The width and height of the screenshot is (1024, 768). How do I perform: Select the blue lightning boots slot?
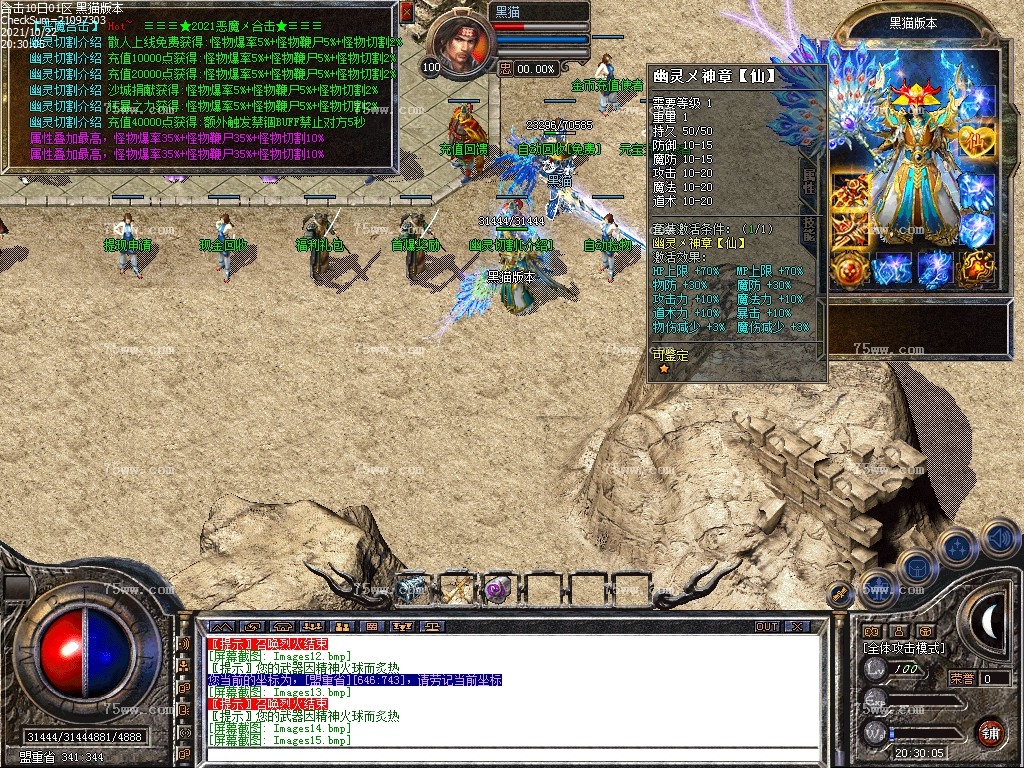935,270
